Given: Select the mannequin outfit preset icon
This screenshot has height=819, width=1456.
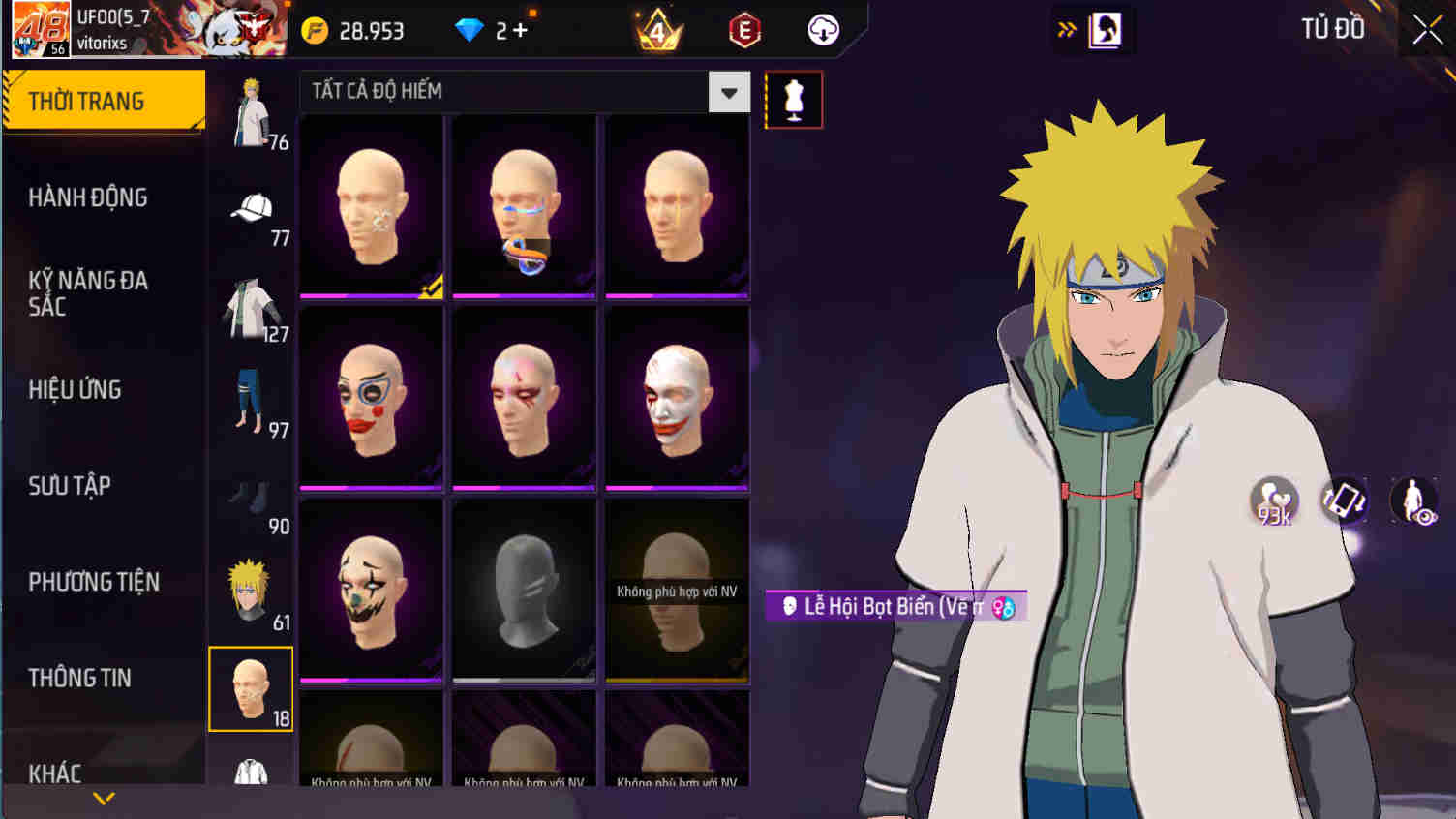Looking at the screenshot, I should [794, 100].
